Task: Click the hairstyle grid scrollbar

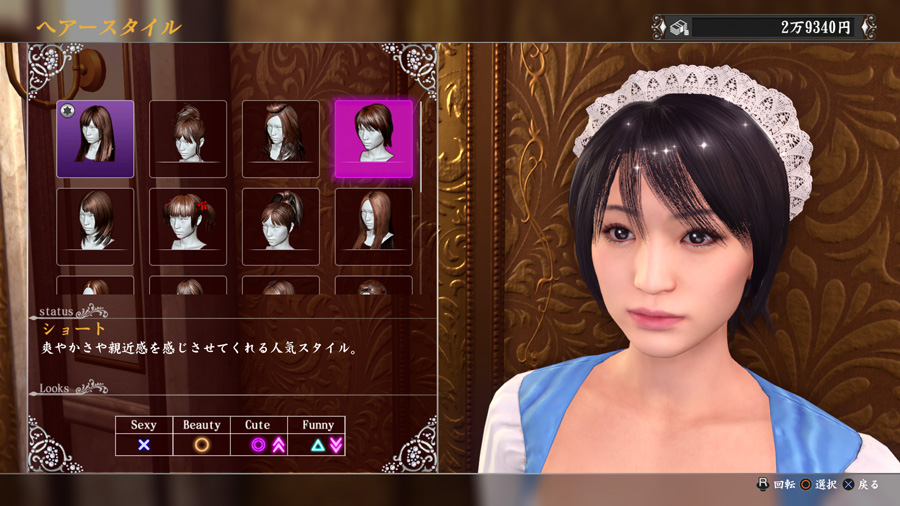Action: [x=421, y=145]
